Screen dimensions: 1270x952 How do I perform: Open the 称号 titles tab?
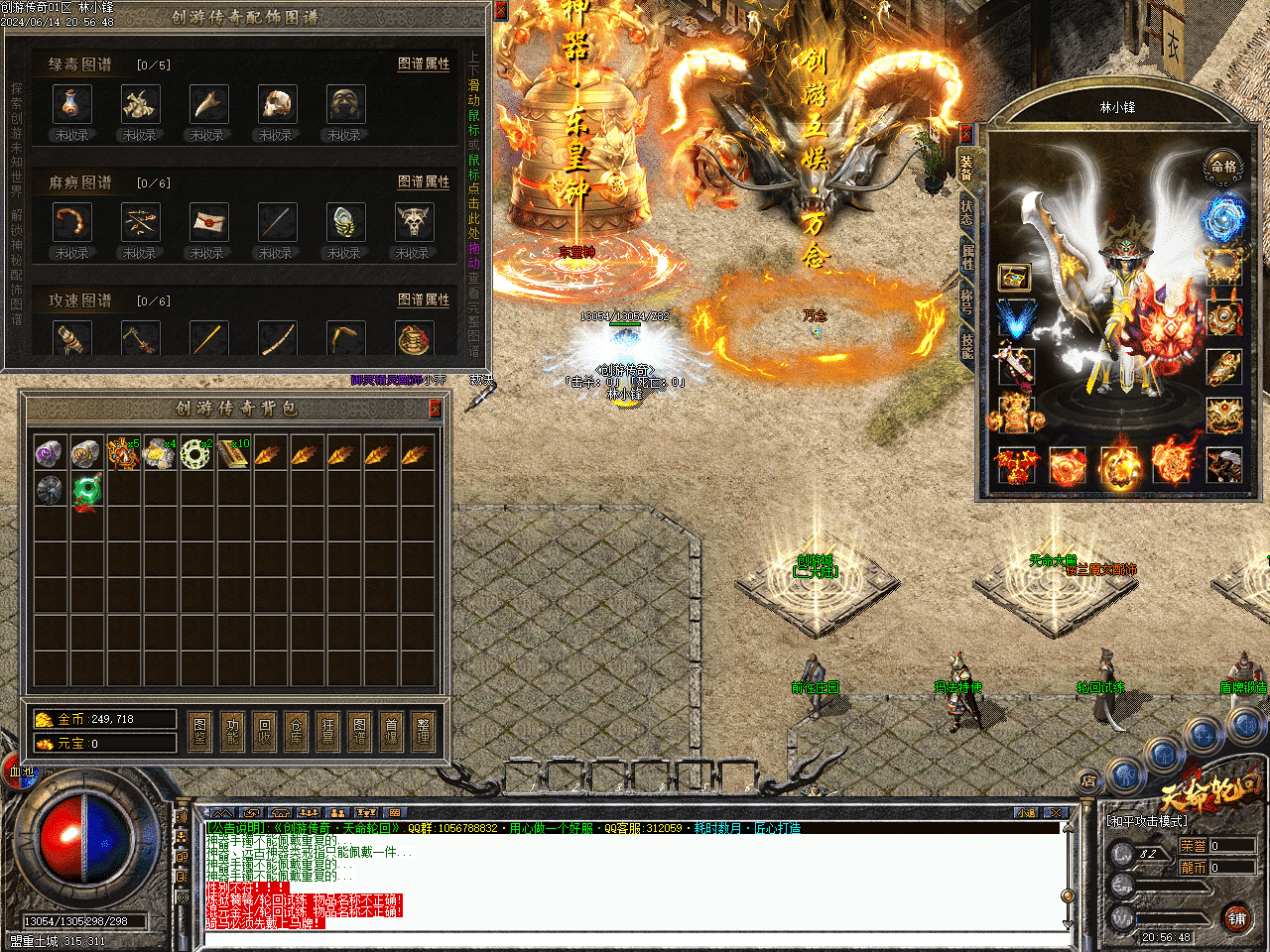click(966, 301)
